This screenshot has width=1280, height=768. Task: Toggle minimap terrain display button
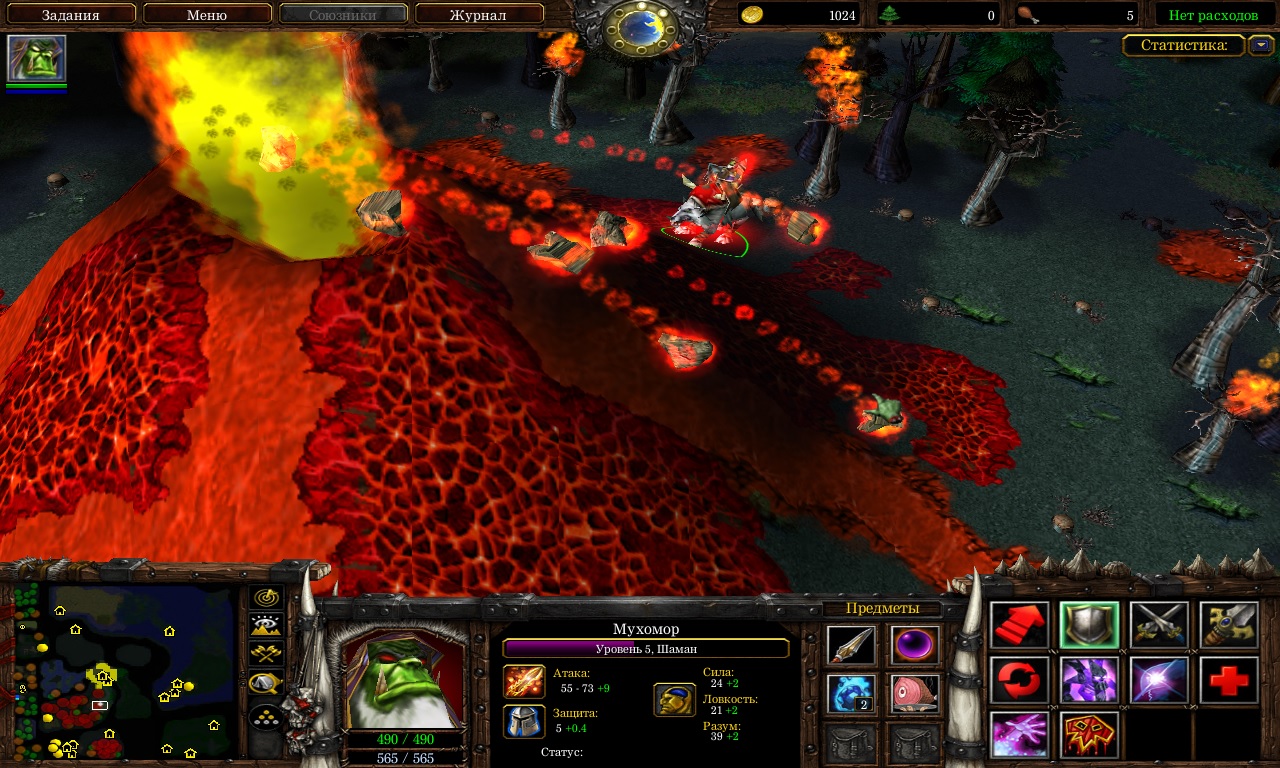(266, 626)
